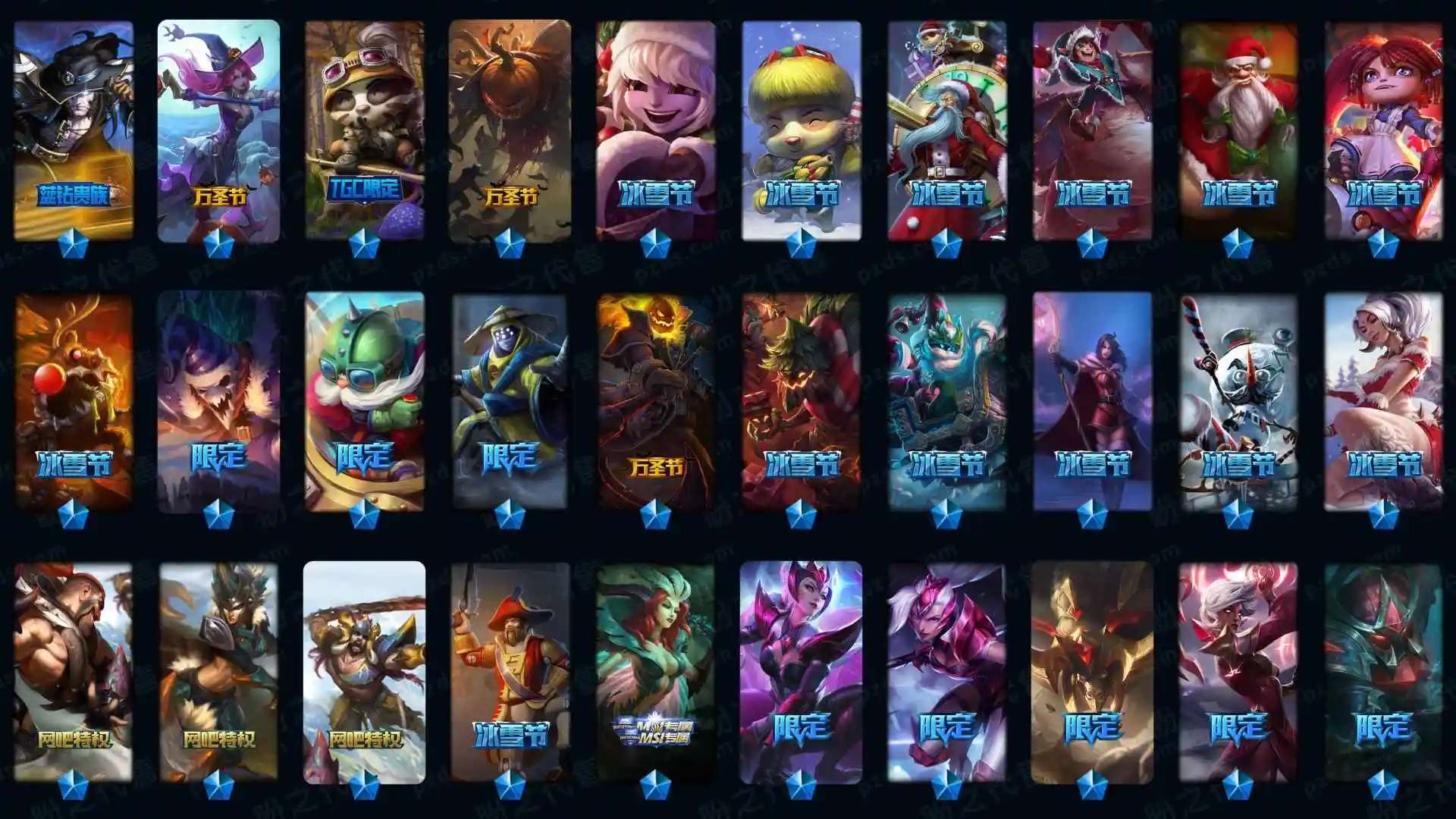1456x819 pixels.
Task: Select the 冰雪节 red-nosed reindeer monster card
Action: [74, 402]
